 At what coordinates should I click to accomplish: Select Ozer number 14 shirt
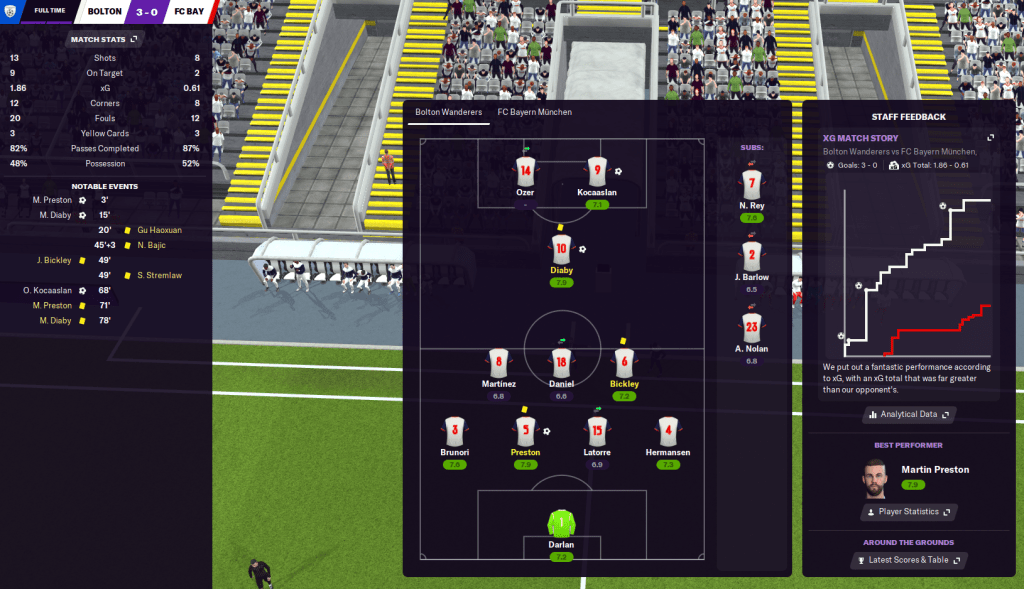[526, 170]
